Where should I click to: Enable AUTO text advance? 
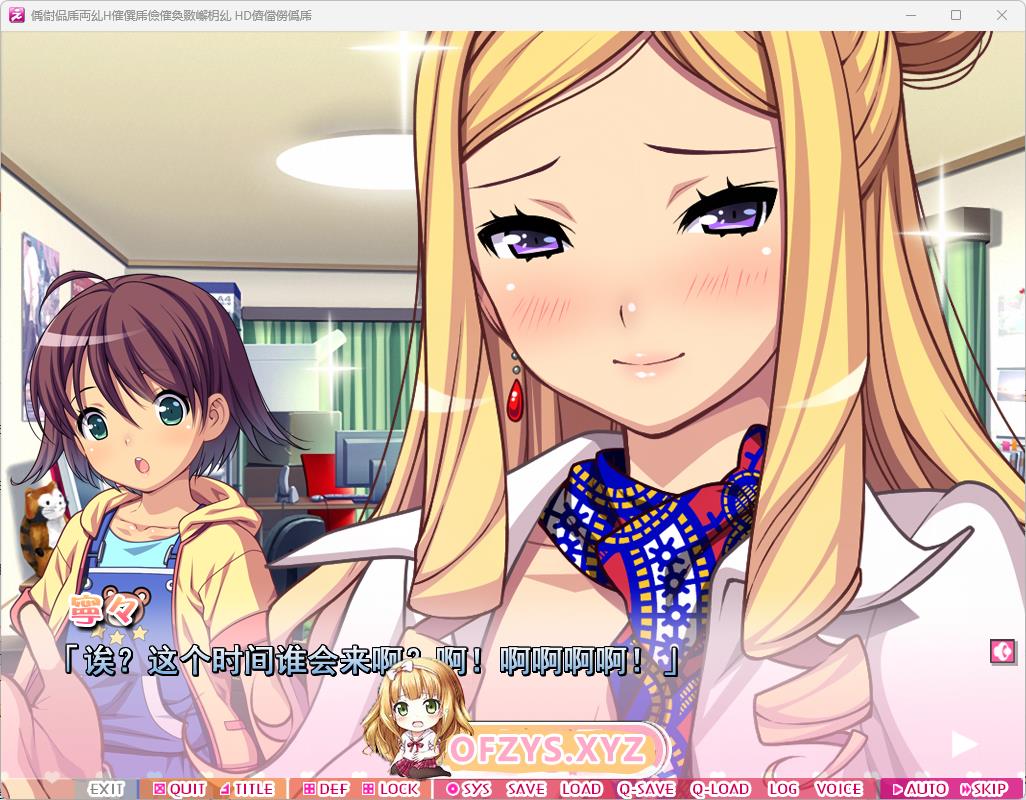[919, 789]
